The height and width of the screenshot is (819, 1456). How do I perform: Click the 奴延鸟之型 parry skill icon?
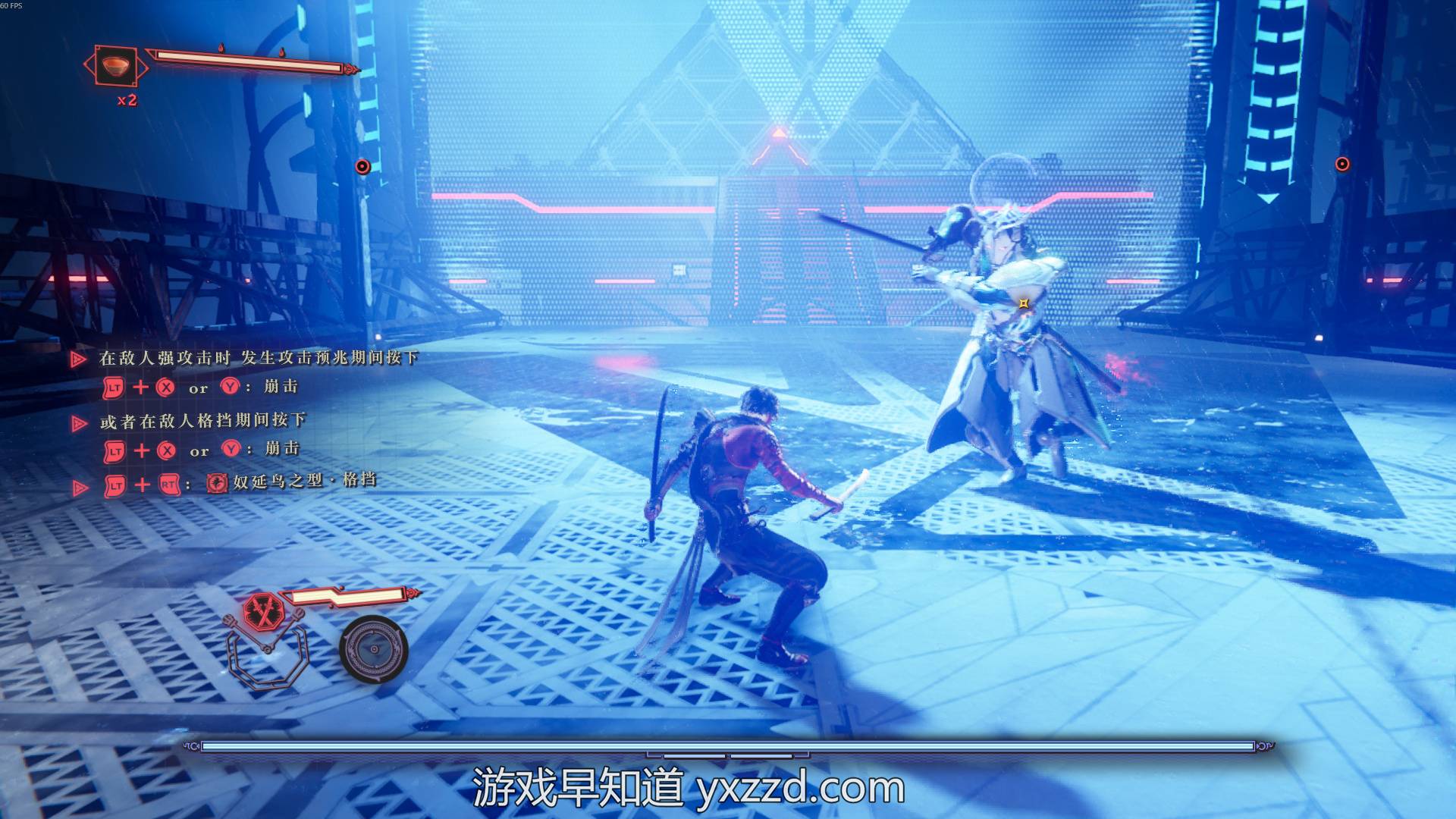(x=217, y=483)
